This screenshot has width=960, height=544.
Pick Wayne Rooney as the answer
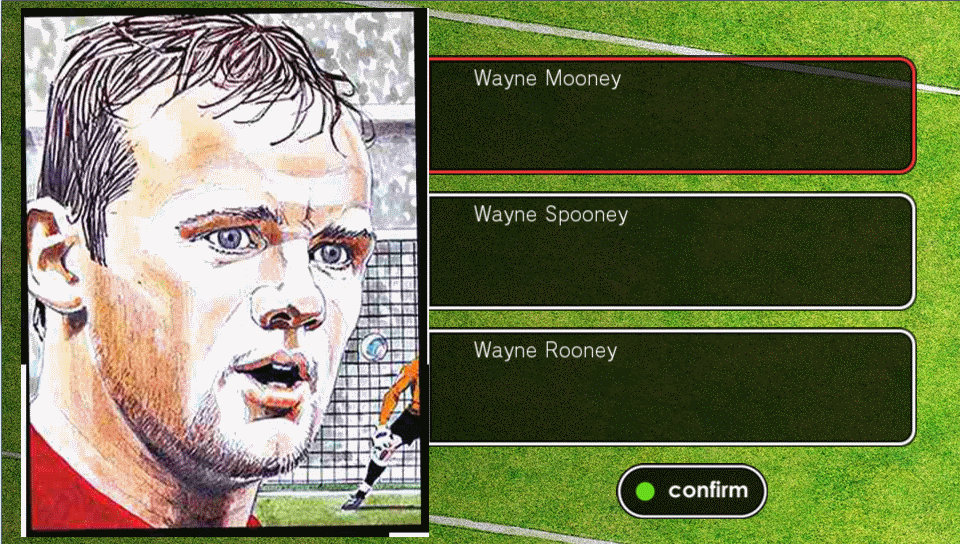pos(670,387)
